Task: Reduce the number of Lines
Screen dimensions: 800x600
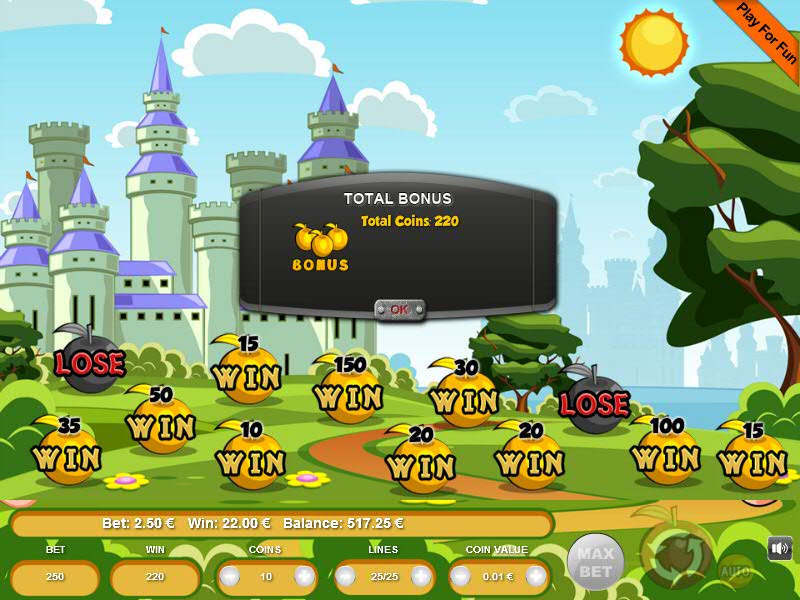Action: click(x=347, y=577)
